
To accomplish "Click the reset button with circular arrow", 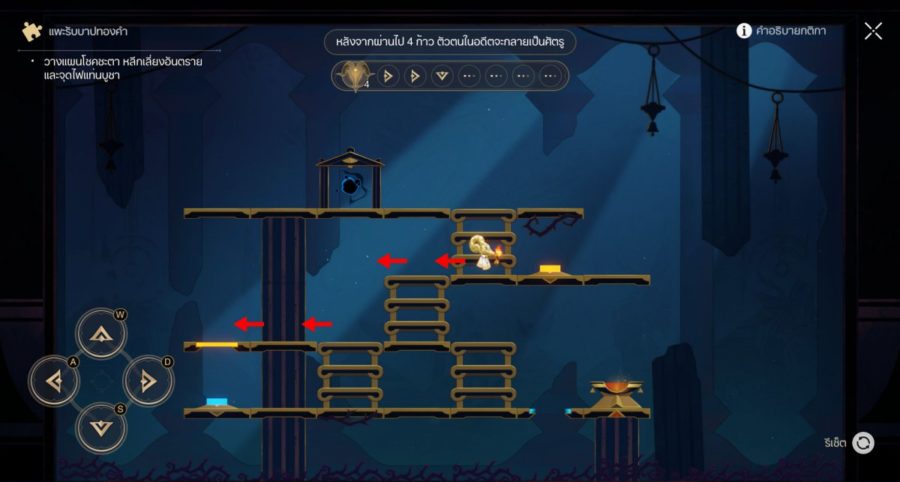I will click(x=863, y=443).
